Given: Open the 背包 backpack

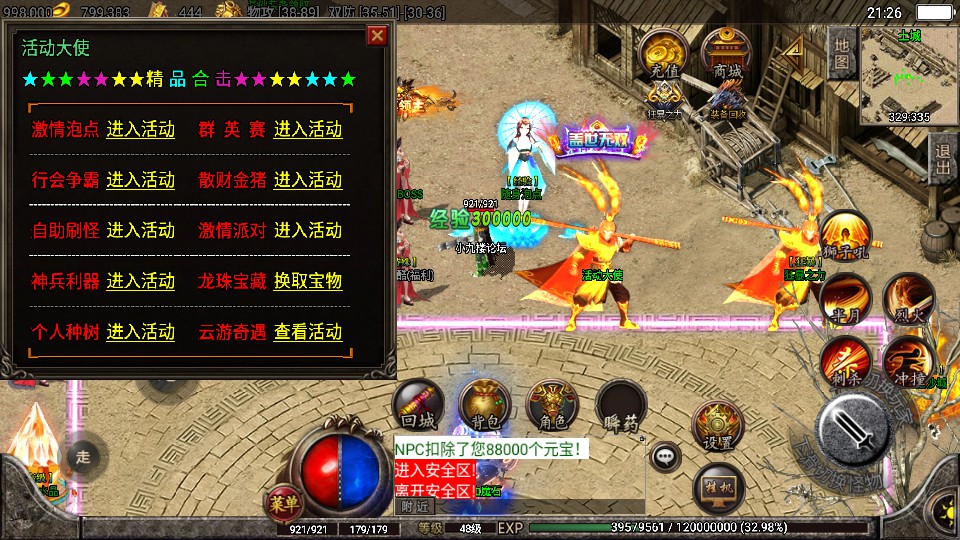Looking at the screenshot, I should point(484,403).
